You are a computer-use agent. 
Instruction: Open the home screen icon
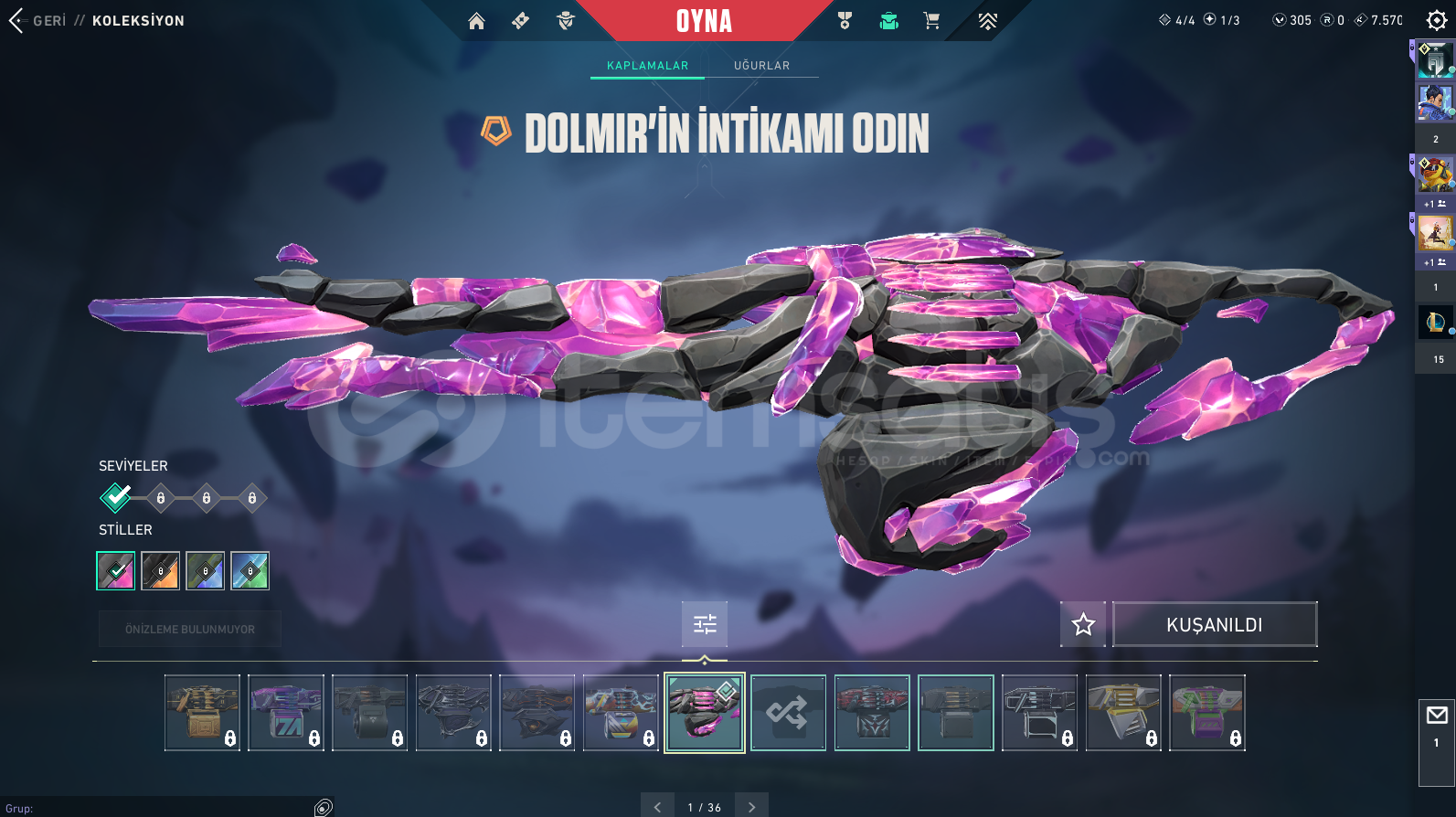(476, 21)
